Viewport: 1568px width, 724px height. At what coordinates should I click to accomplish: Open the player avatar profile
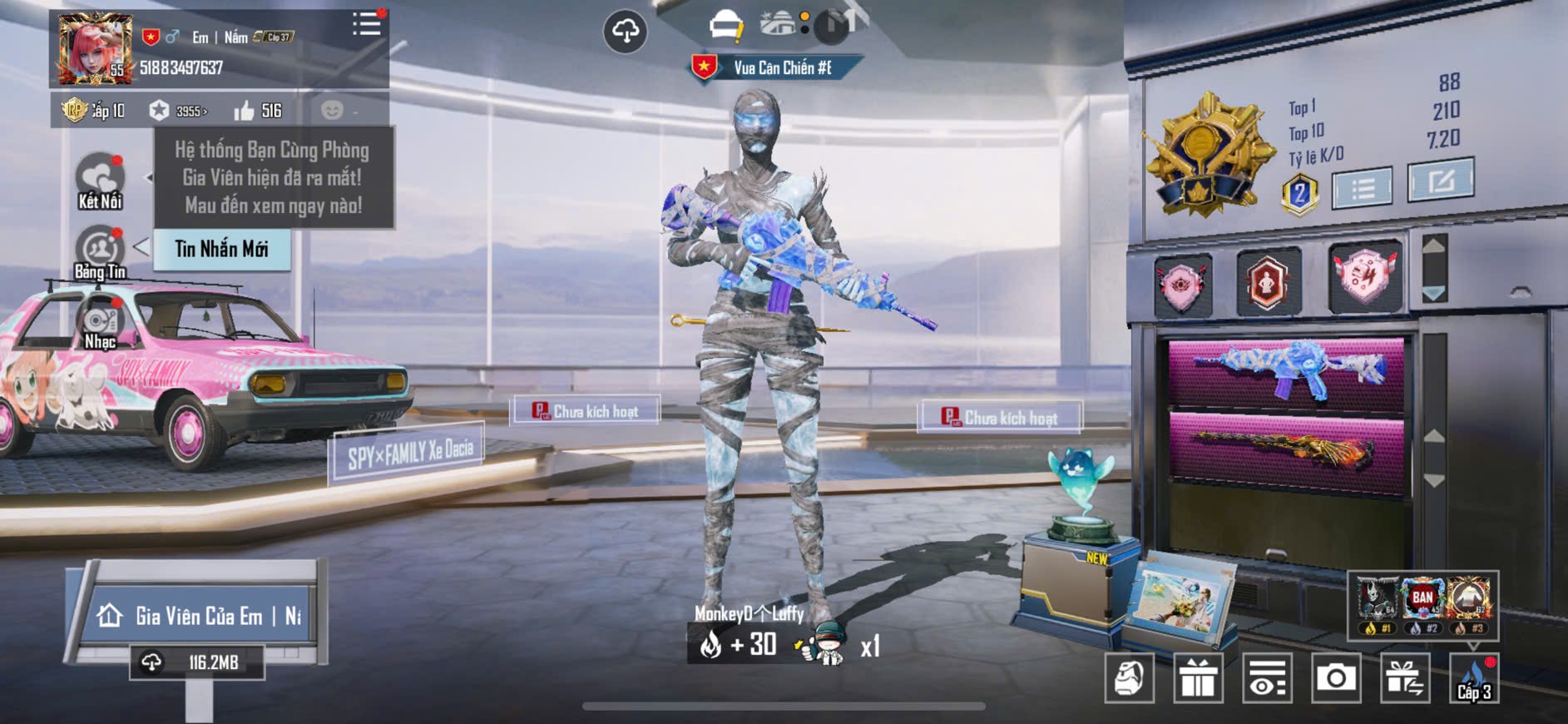[x=94, y=48]
